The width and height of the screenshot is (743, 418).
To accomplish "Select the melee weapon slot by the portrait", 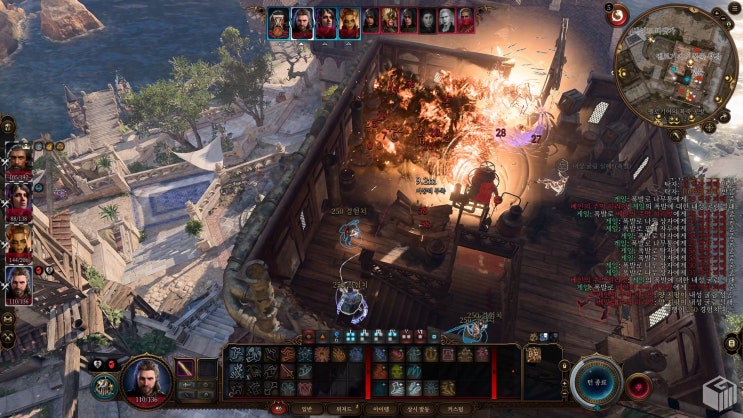I will click(x=185, y=368).
